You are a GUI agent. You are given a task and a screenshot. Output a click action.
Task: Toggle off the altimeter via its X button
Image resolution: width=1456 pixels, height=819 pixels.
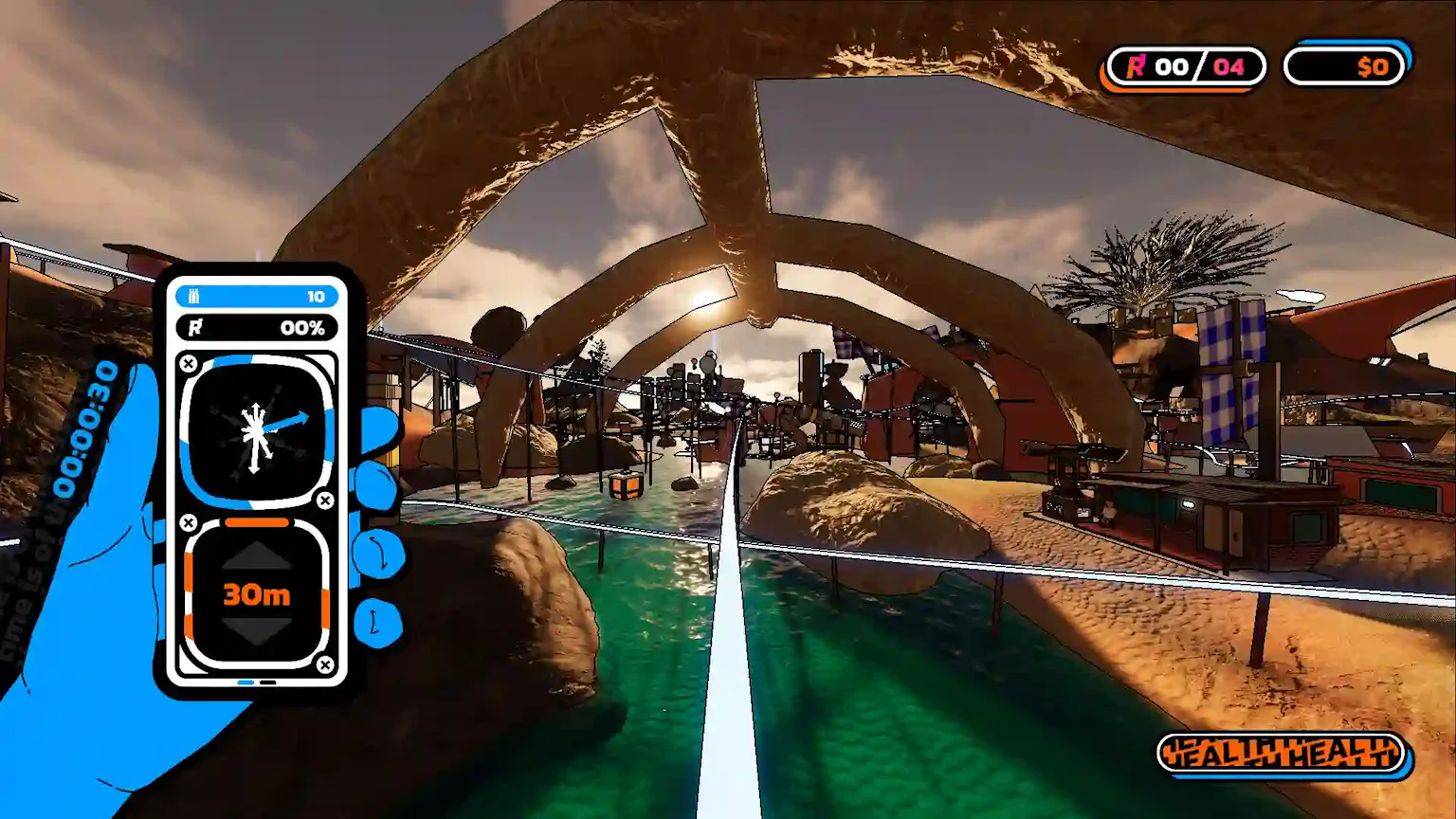click(x=188, y=520)
